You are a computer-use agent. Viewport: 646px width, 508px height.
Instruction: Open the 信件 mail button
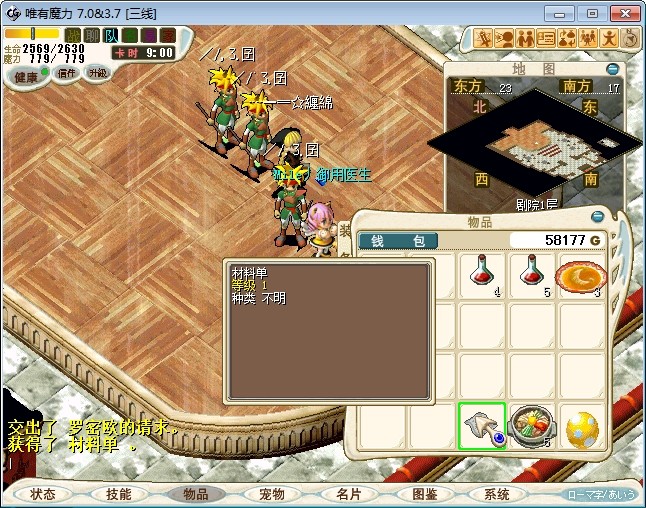[67, 73]
